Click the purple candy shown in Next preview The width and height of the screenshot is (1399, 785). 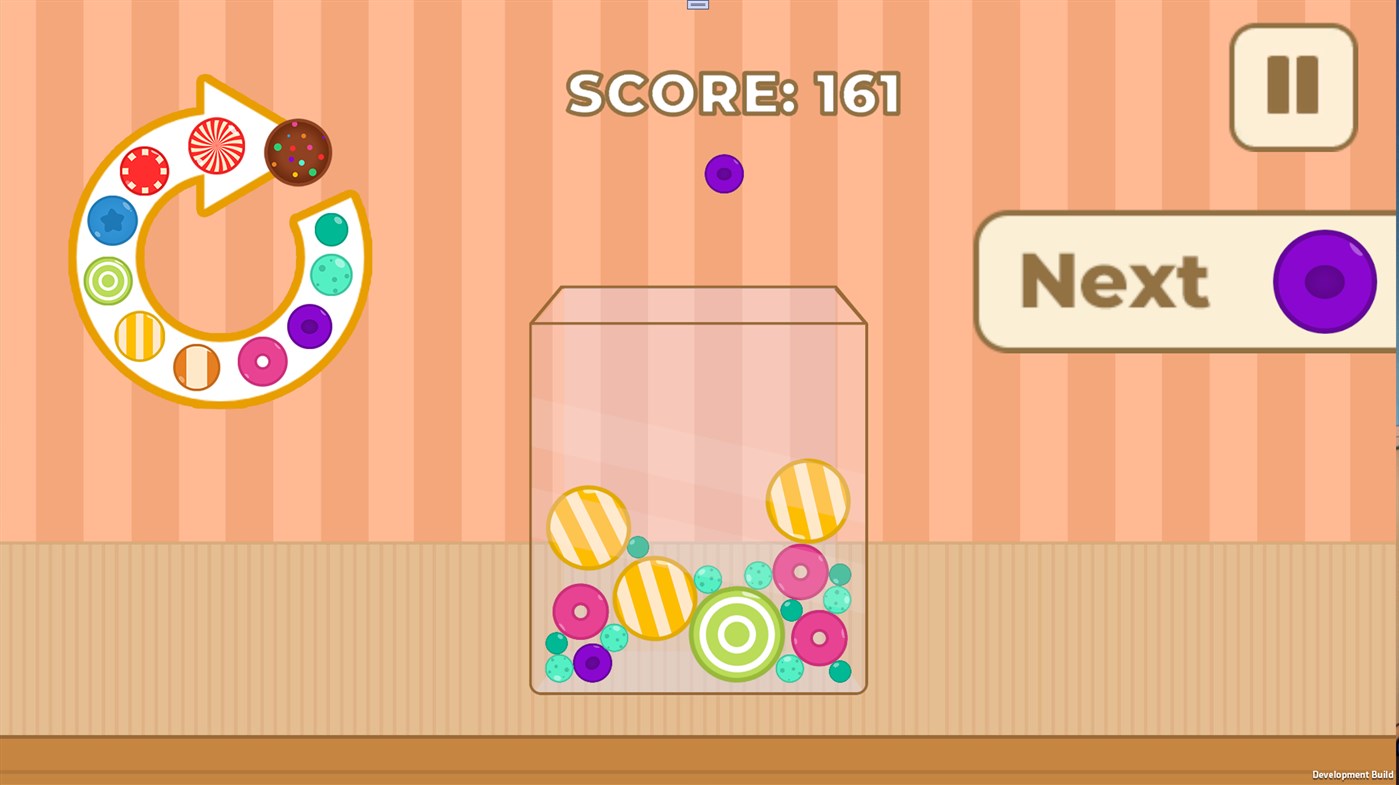1324,280
